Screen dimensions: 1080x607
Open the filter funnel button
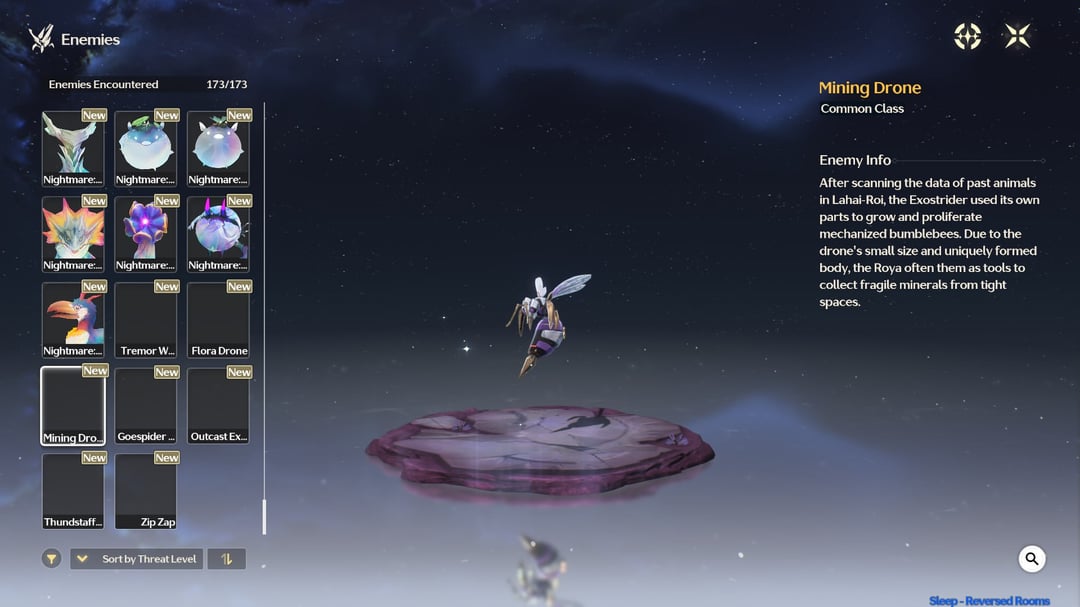(52, 559)
